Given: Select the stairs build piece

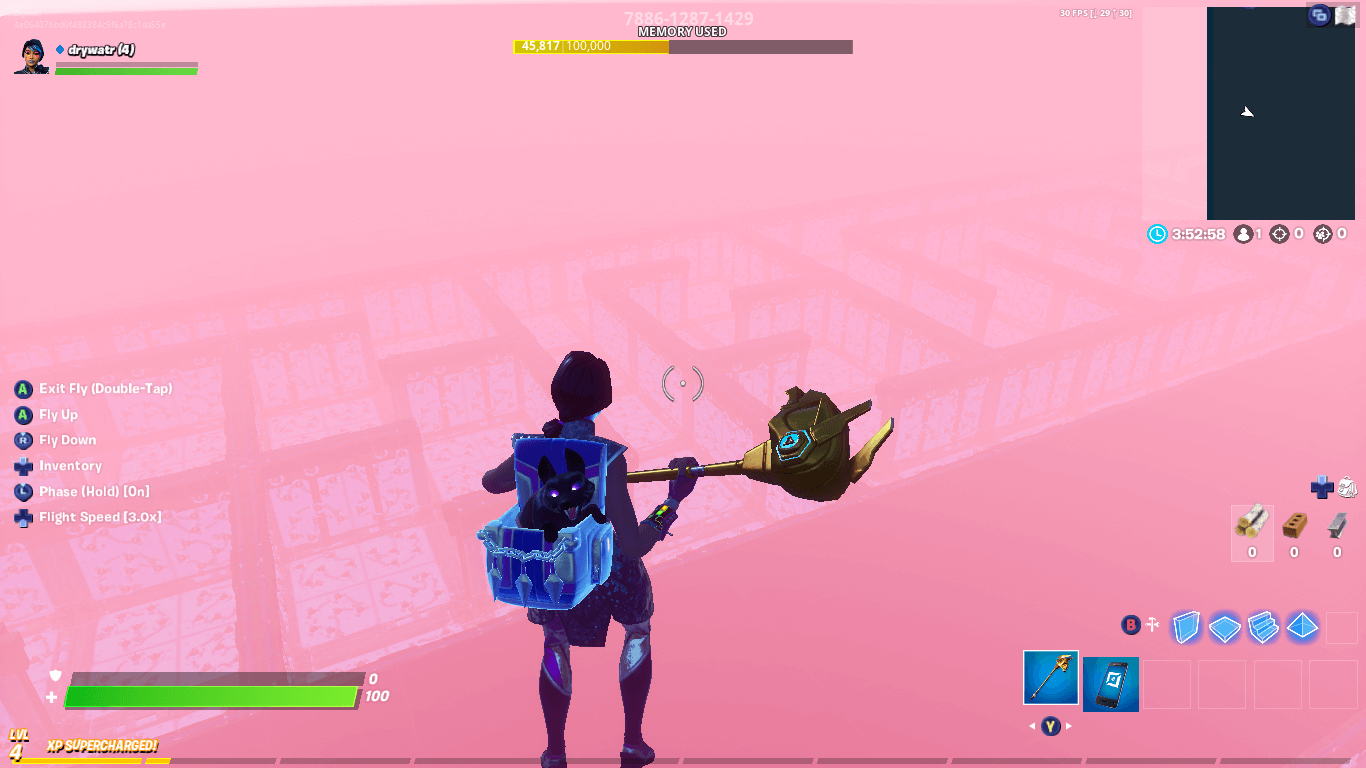Looking at the screenshot, I should click(1262, 625).
